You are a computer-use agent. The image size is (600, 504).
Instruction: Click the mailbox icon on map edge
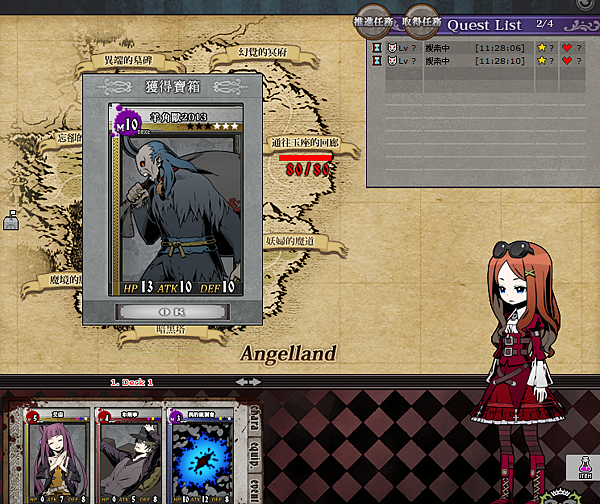pyautogui.click(x=11, y=218)
